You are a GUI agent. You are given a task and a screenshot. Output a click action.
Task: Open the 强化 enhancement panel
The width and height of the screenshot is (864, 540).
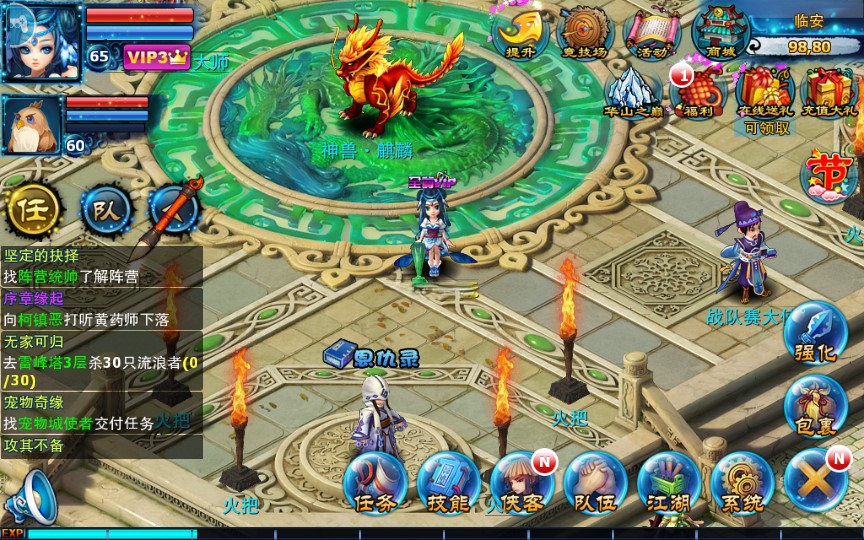815,335
